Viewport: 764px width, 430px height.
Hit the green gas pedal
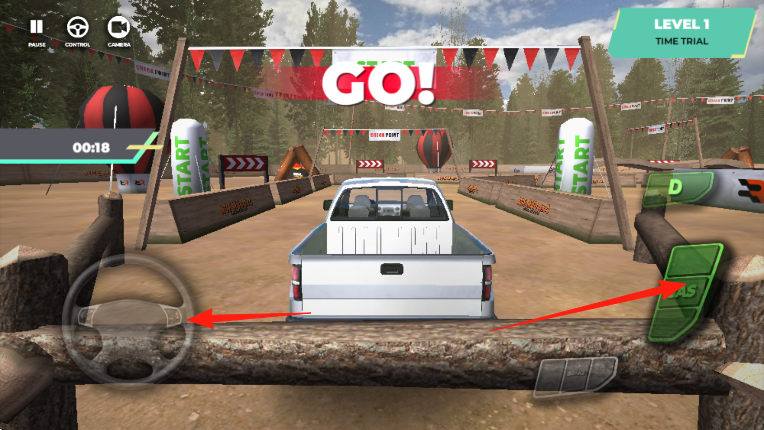686,291
